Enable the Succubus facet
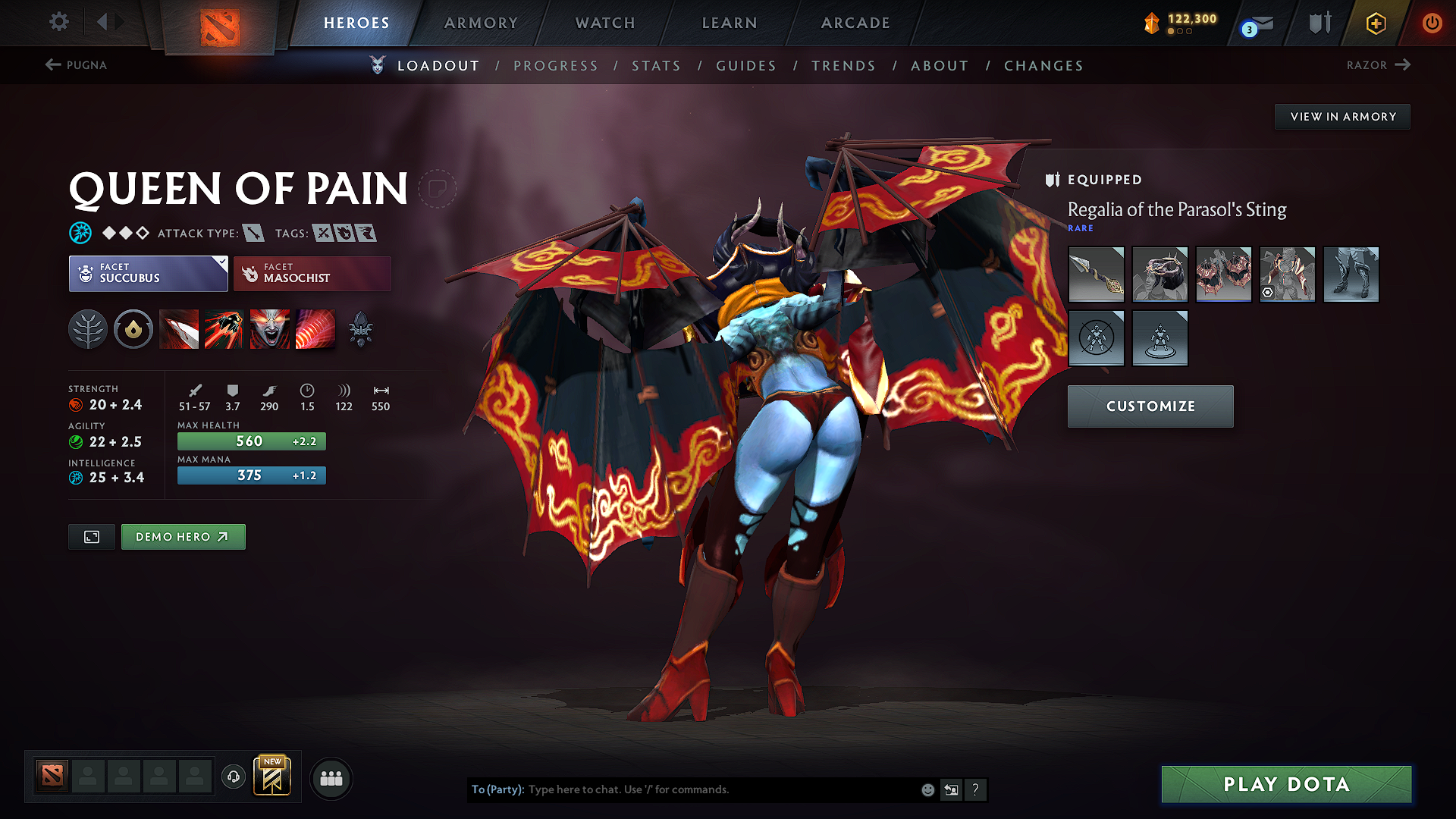This screenshot has height=819, width=1456. click(148, 274)
